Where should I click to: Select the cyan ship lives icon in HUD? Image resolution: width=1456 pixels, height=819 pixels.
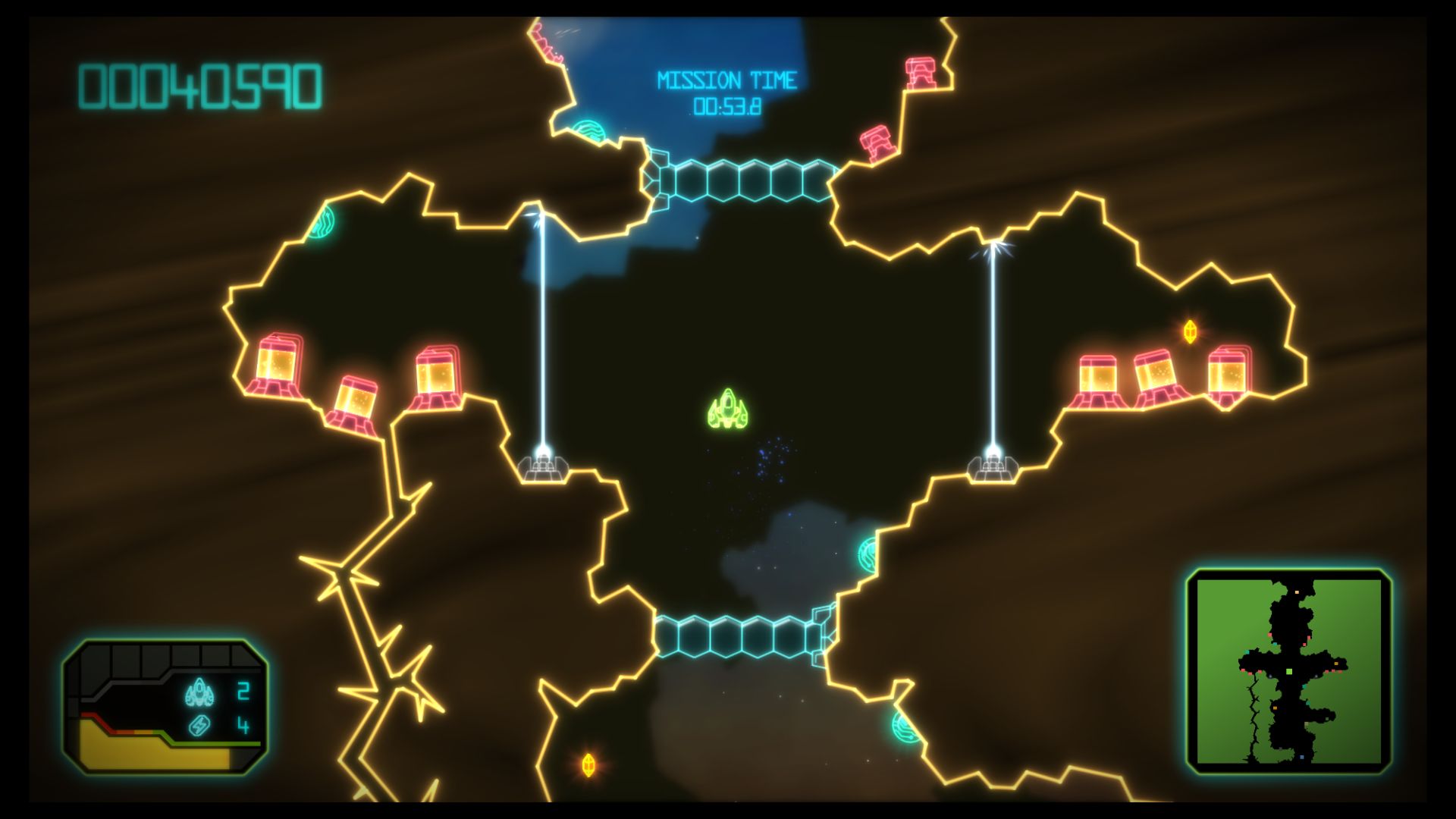click(x=199, y=692)
